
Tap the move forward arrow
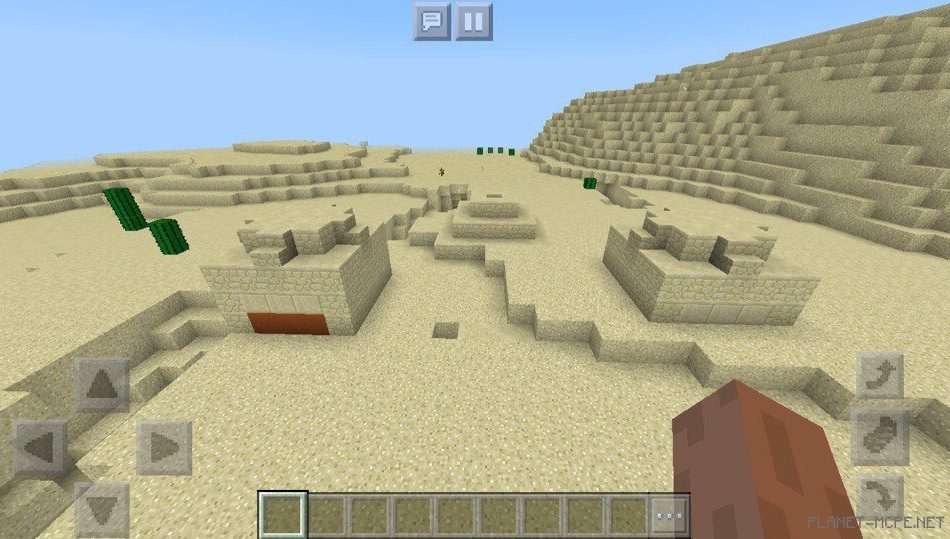(x=102, y=385)
